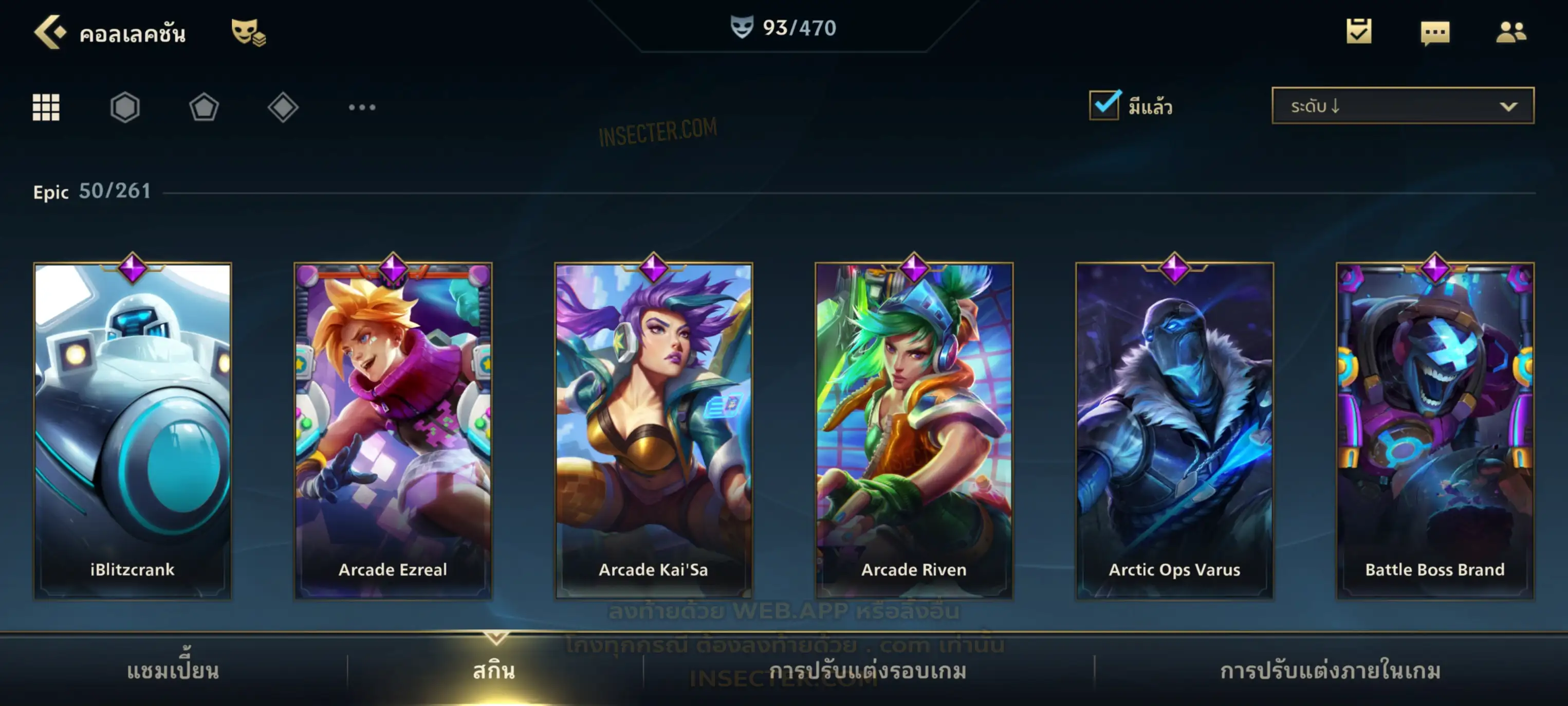The width and height of the screenshot is (1568, 706).
Task: Open the การปรับแต่งรอบเกม tab
Action: tap(868, 671)
